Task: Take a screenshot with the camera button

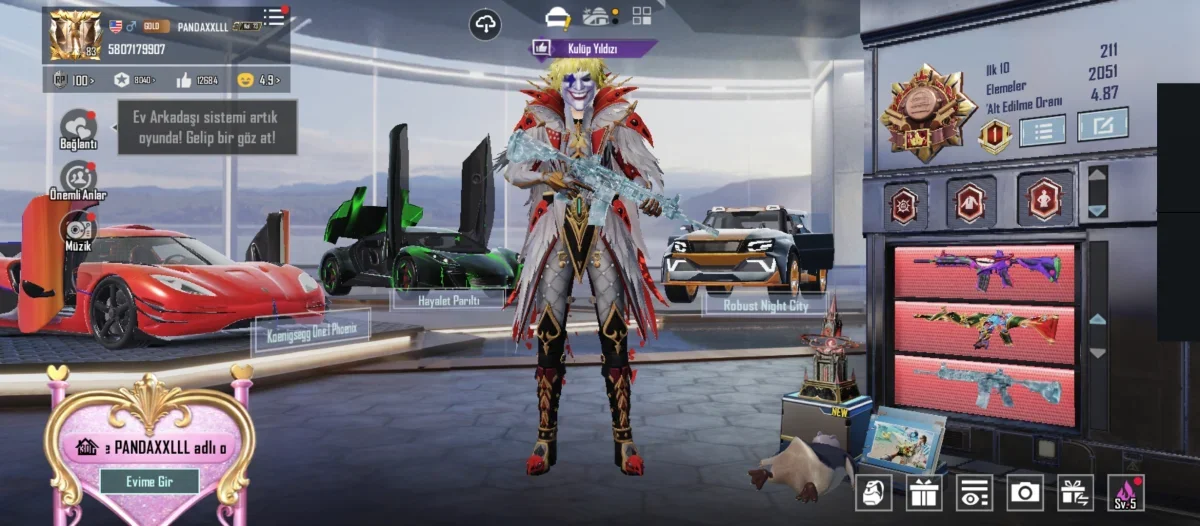Action: [1025, 492]
